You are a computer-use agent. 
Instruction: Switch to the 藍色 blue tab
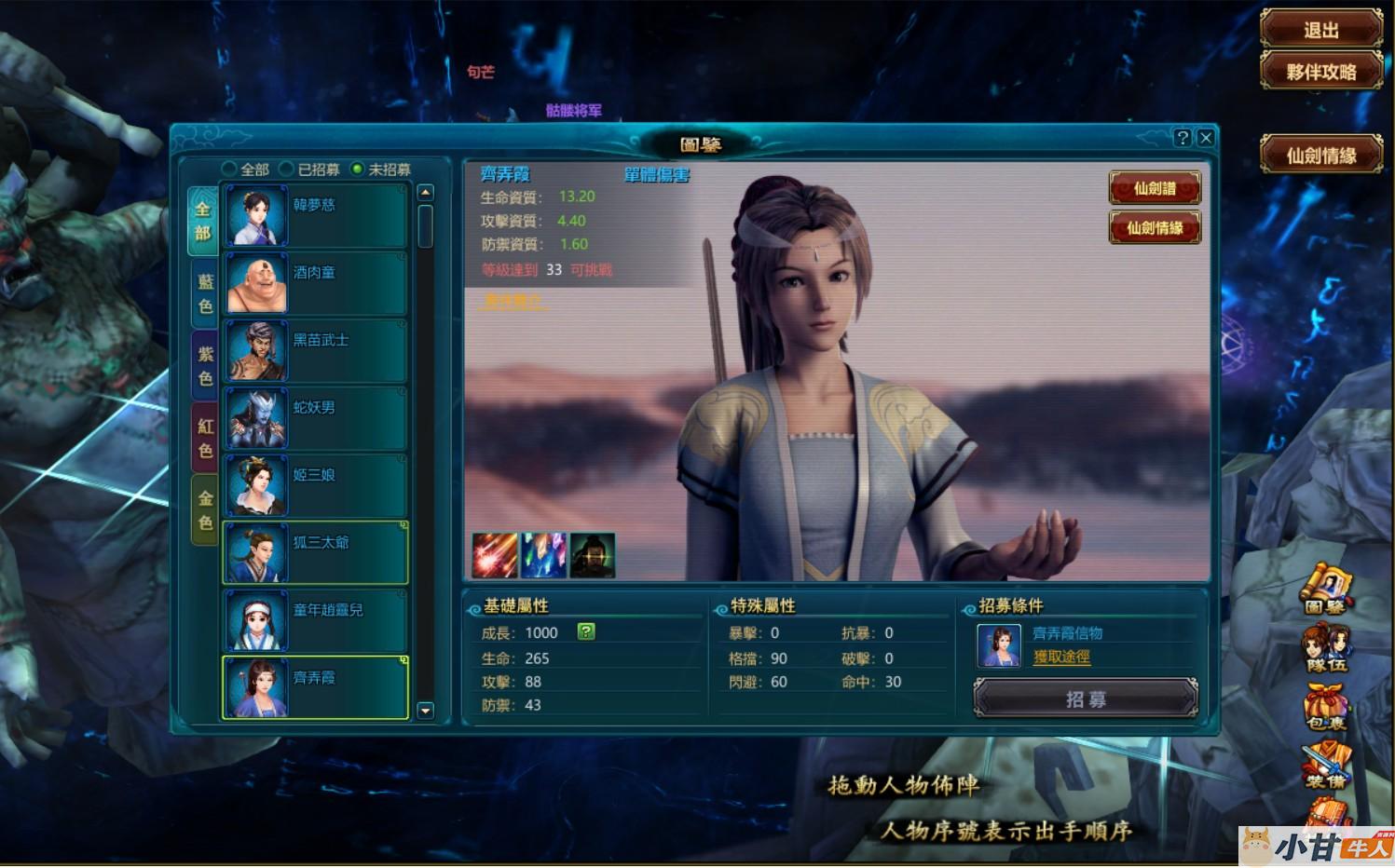tap(205, 293)
